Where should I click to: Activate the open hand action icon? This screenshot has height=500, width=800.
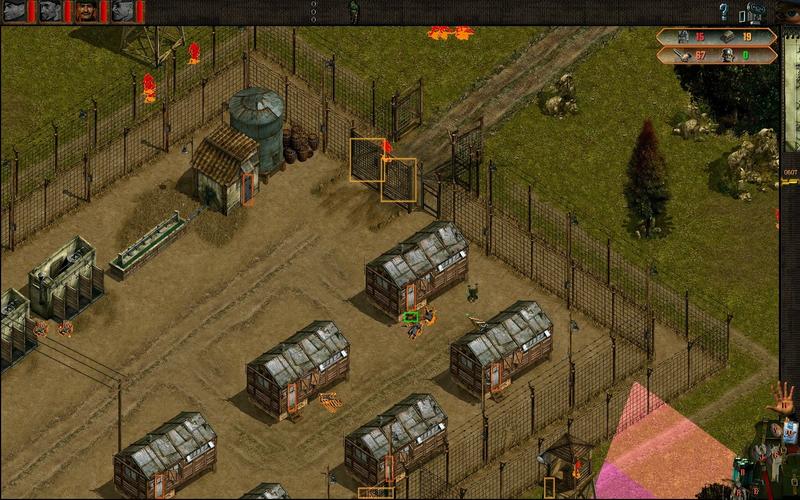coord(781,400)
